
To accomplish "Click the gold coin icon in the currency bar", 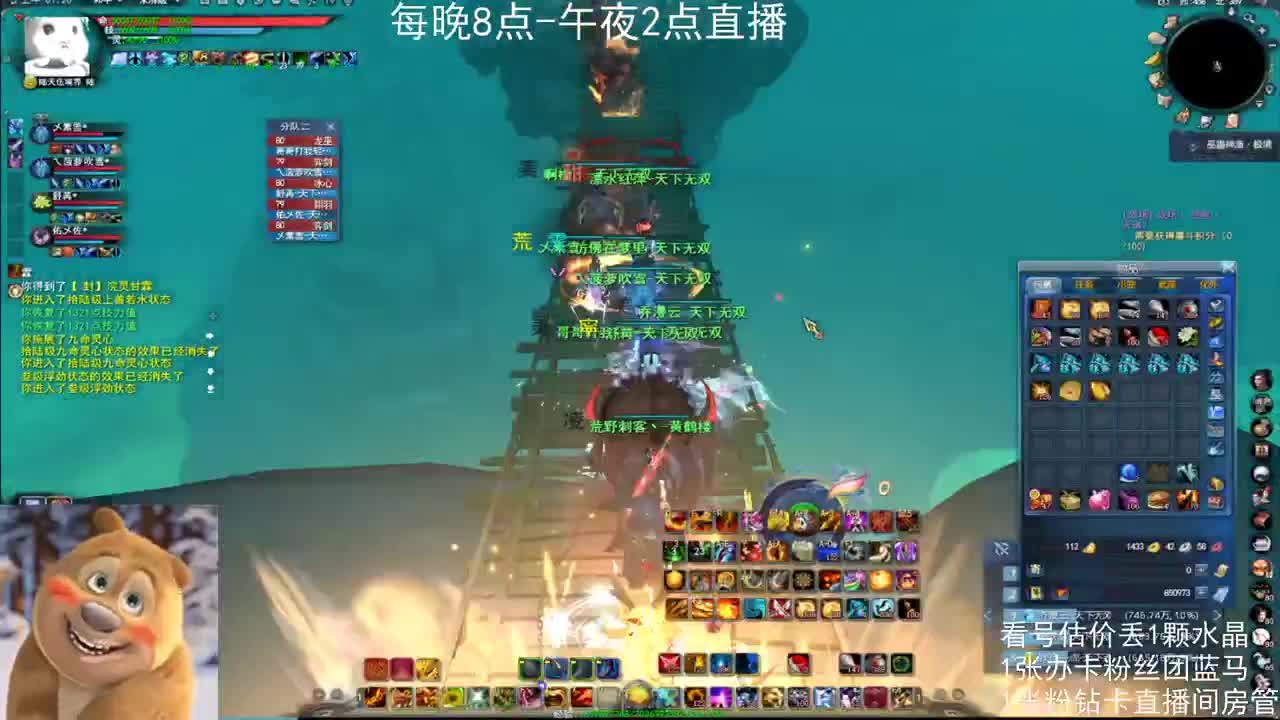I will click(1154, 546).
